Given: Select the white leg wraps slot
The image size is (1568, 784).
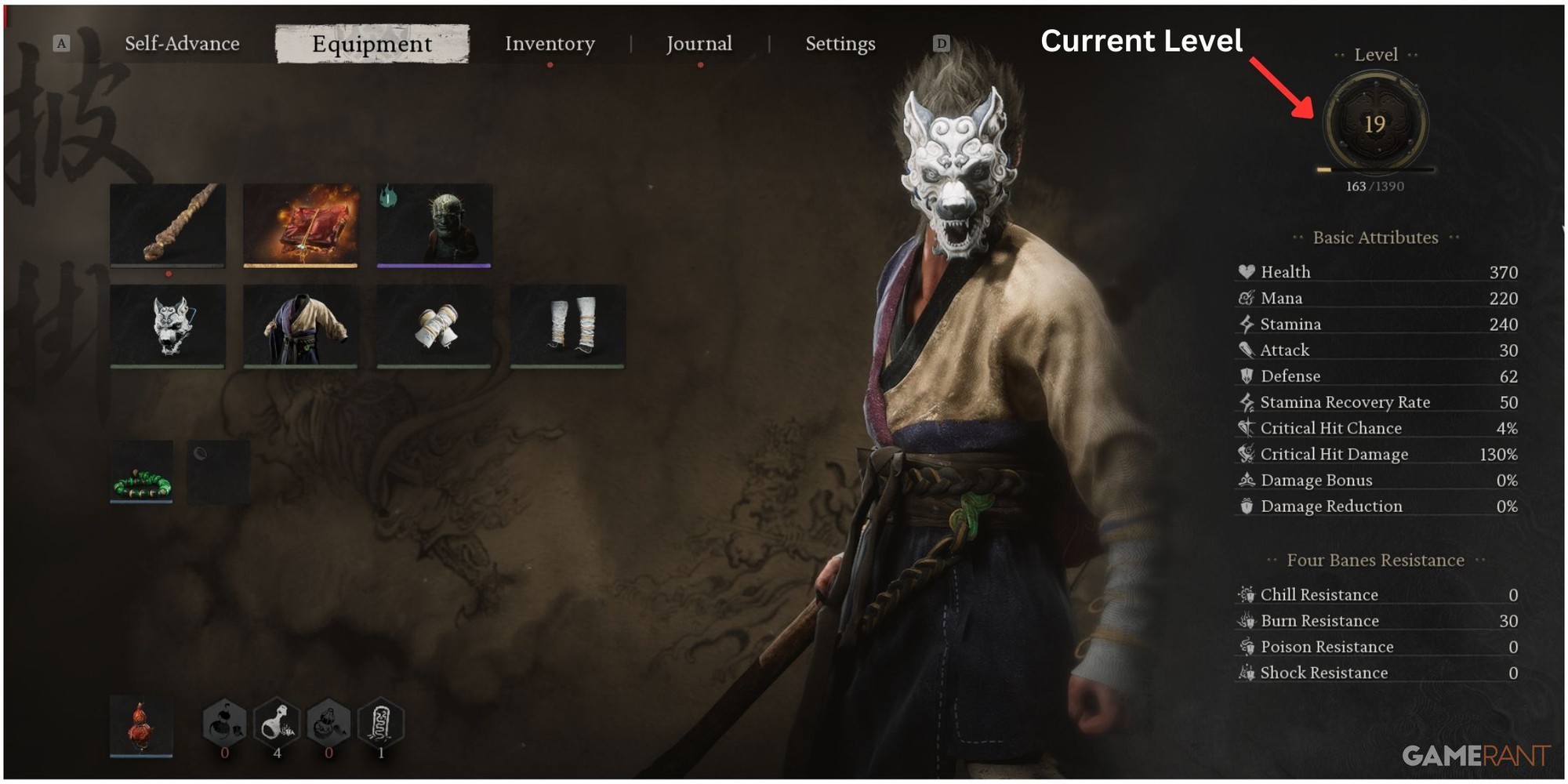Looking at the screenshot, I should coord(568,325).
